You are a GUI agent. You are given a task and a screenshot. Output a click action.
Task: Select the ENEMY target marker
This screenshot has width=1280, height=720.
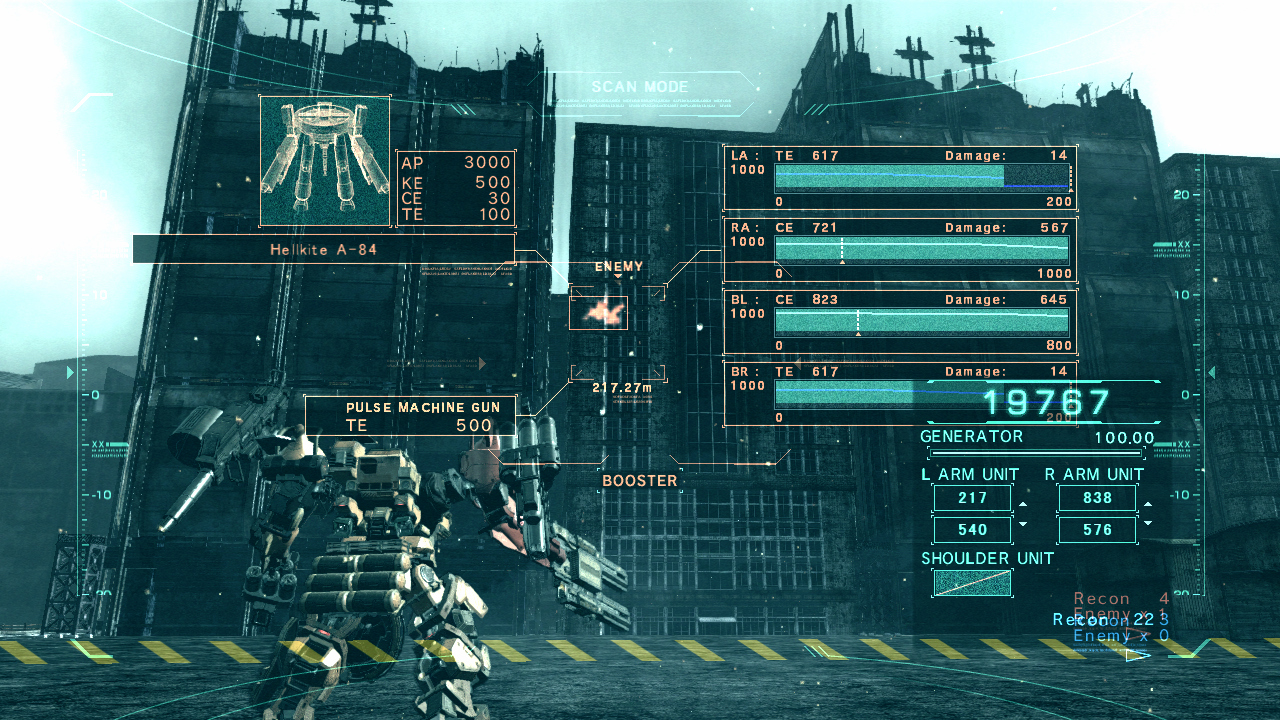pos(598,312)
